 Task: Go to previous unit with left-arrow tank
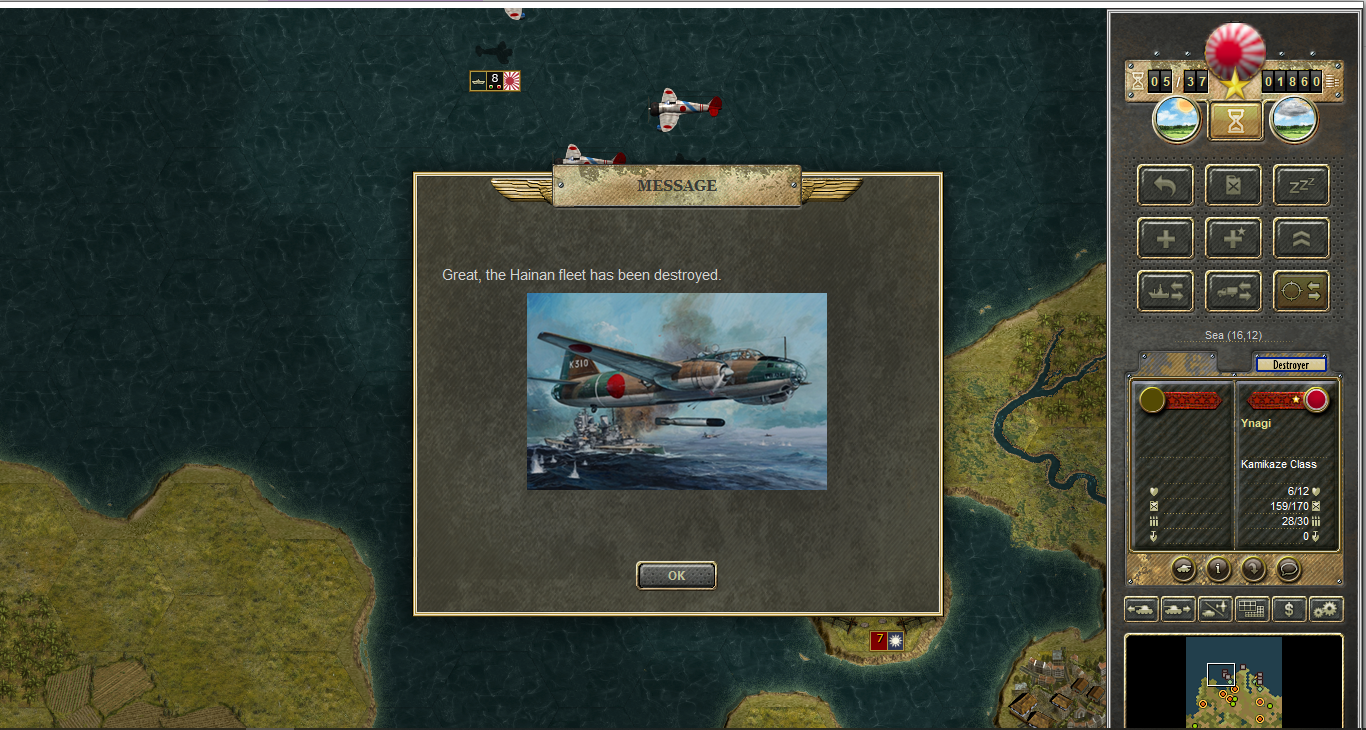pos(1141,608)
